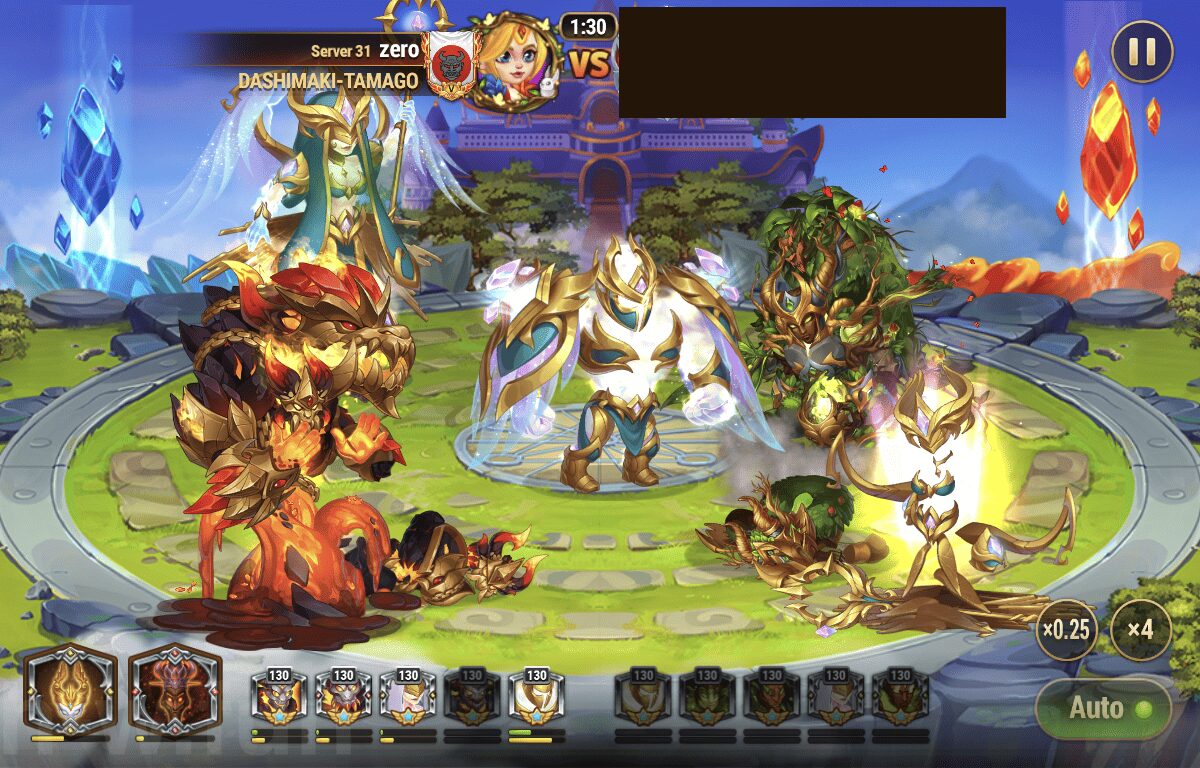Set battle speed to ×4
The image size is (1200, 768).
click(1140, 631)
